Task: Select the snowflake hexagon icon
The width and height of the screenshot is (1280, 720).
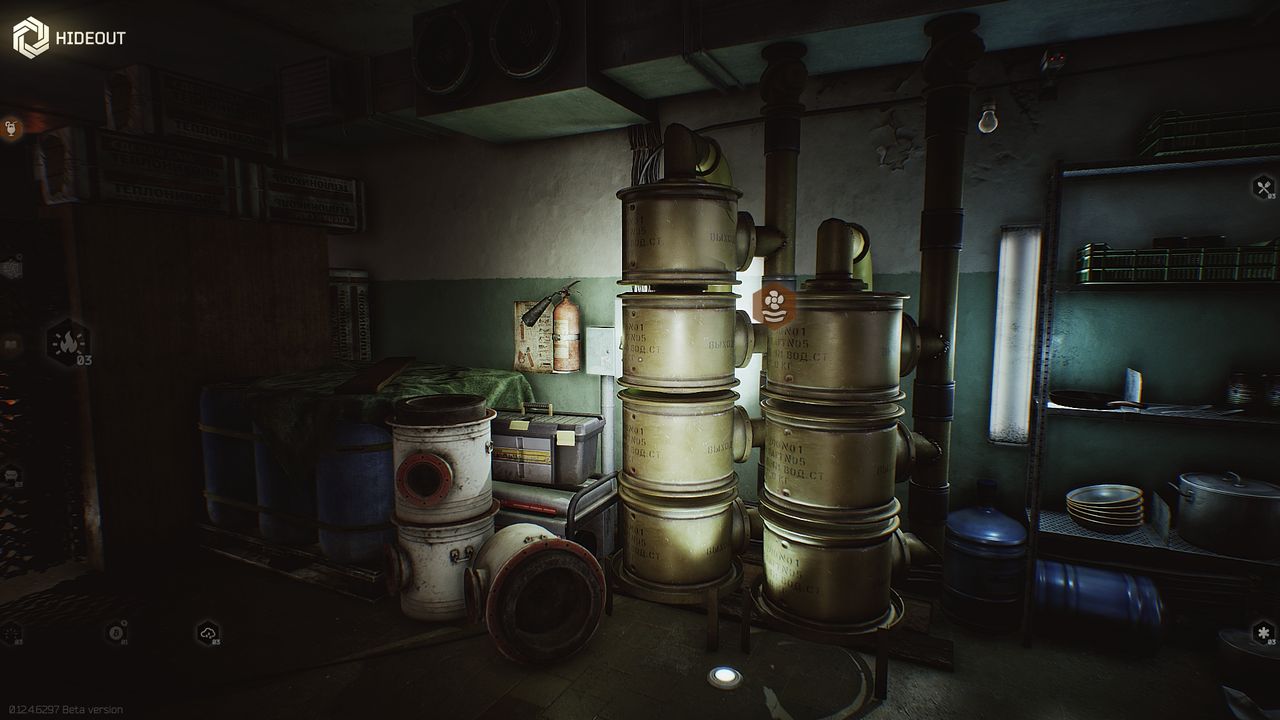Action: pyautogui.click(x=1264, y=633)
